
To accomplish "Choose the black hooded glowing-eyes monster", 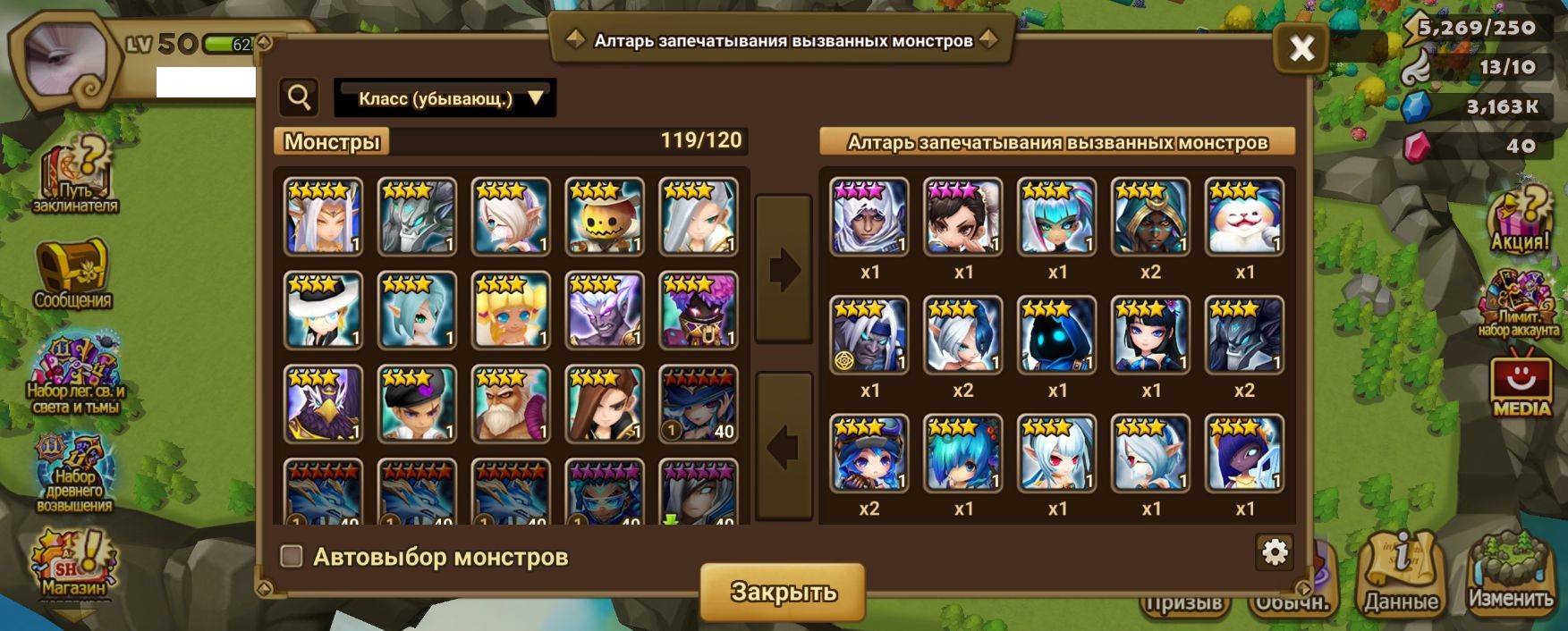I will pos(1056,335).
